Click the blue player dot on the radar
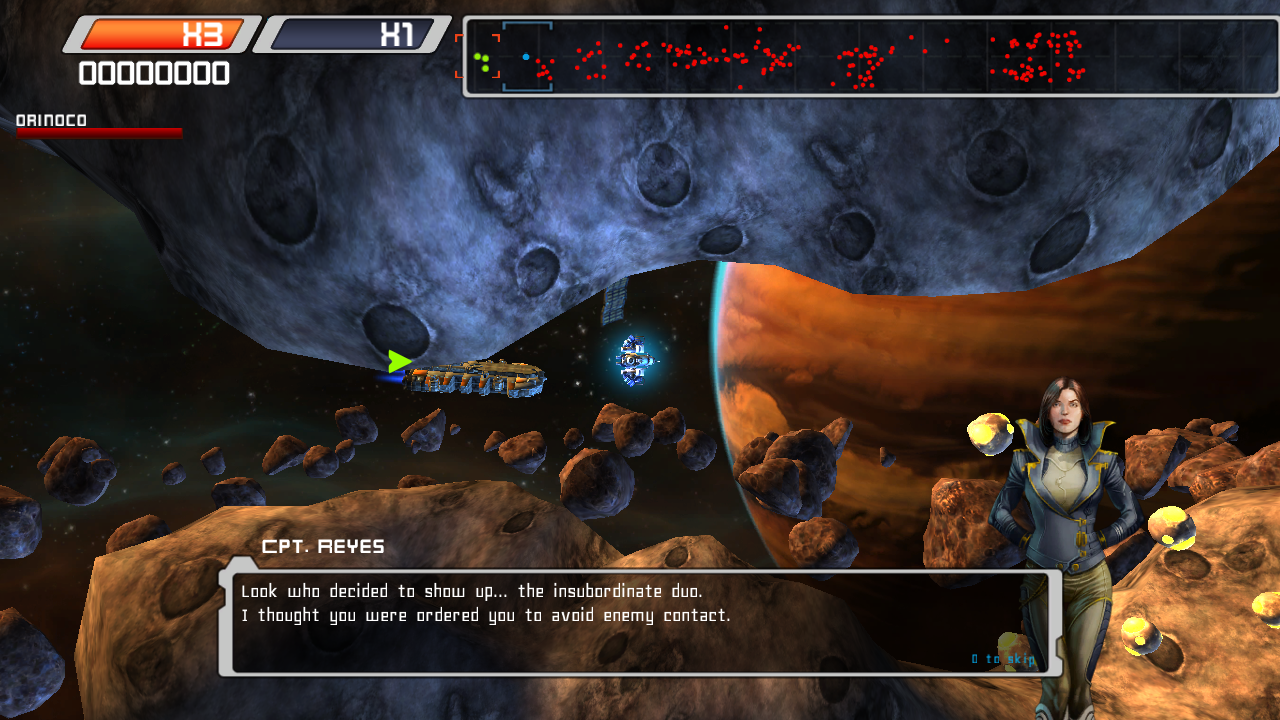This screenshot has height=720, width=1280. [527, 56]
